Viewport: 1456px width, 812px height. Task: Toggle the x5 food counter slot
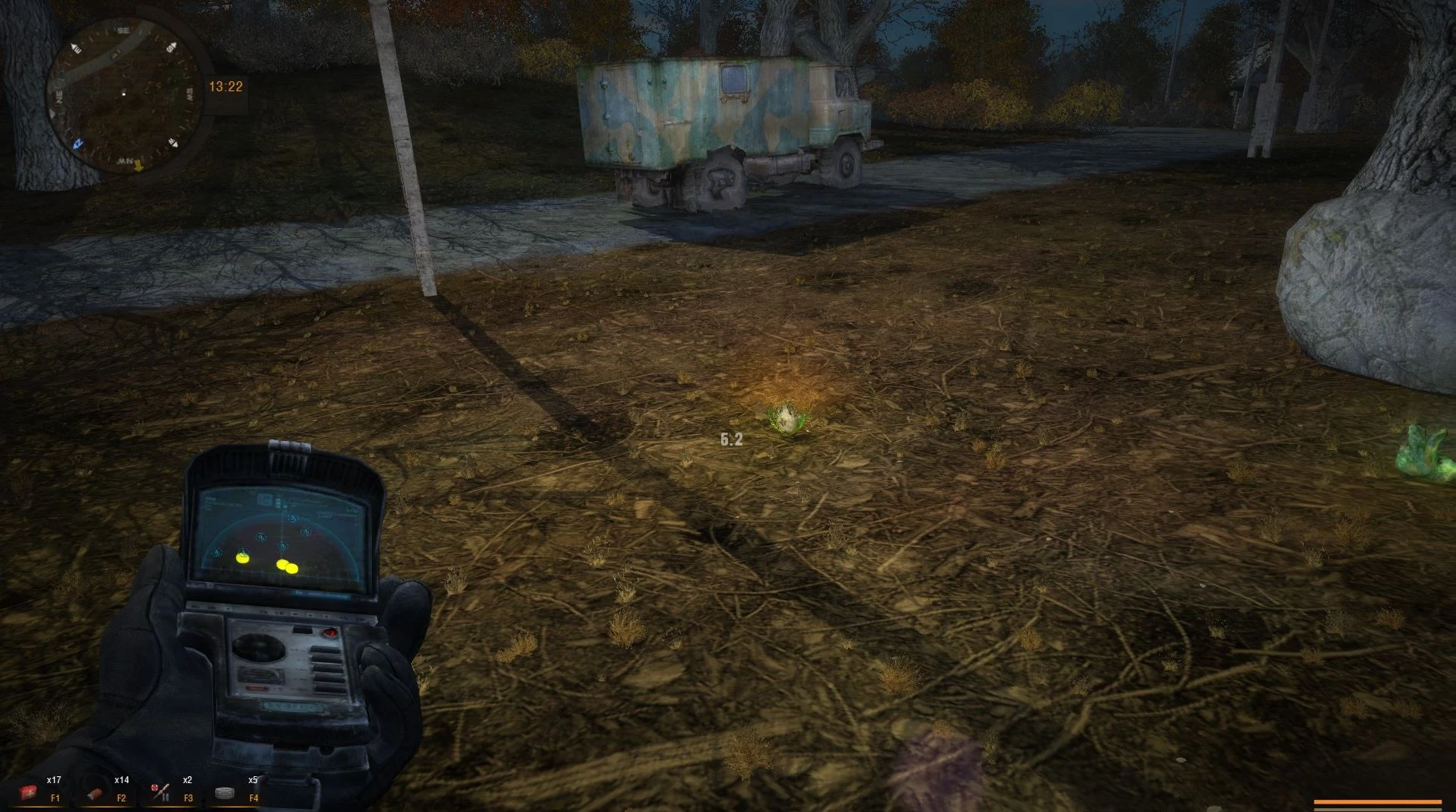252,780
